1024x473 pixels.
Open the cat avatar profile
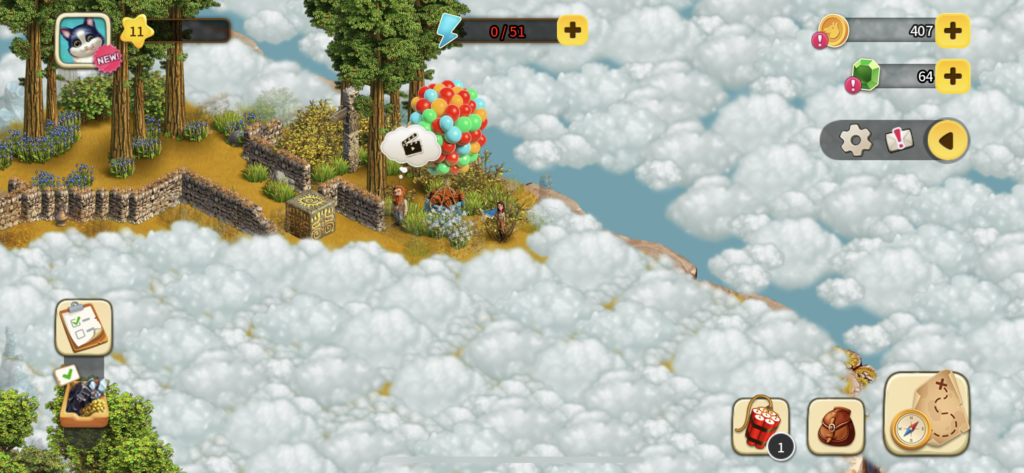[x=81, y=40]
